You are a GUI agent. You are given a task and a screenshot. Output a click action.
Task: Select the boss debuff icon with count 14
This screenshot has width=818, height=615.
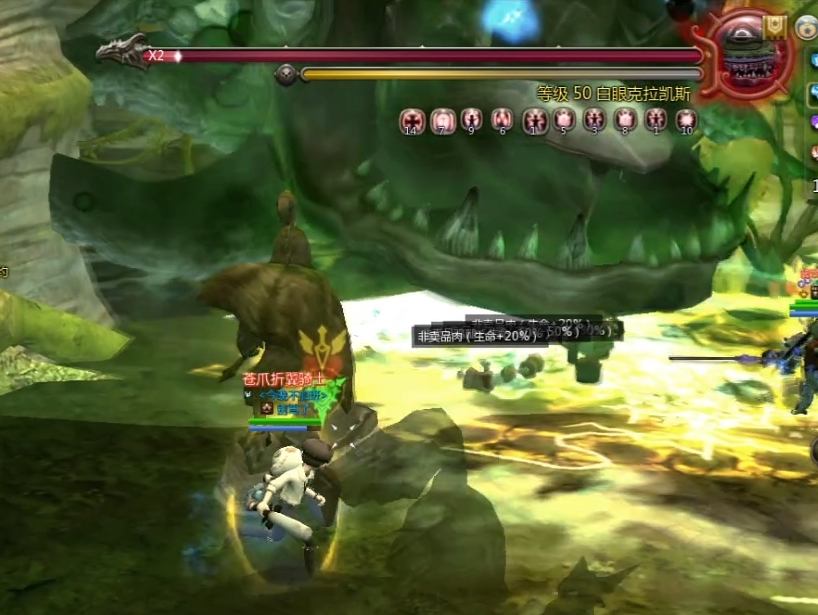pyautogui.click(x=412, y=121)
